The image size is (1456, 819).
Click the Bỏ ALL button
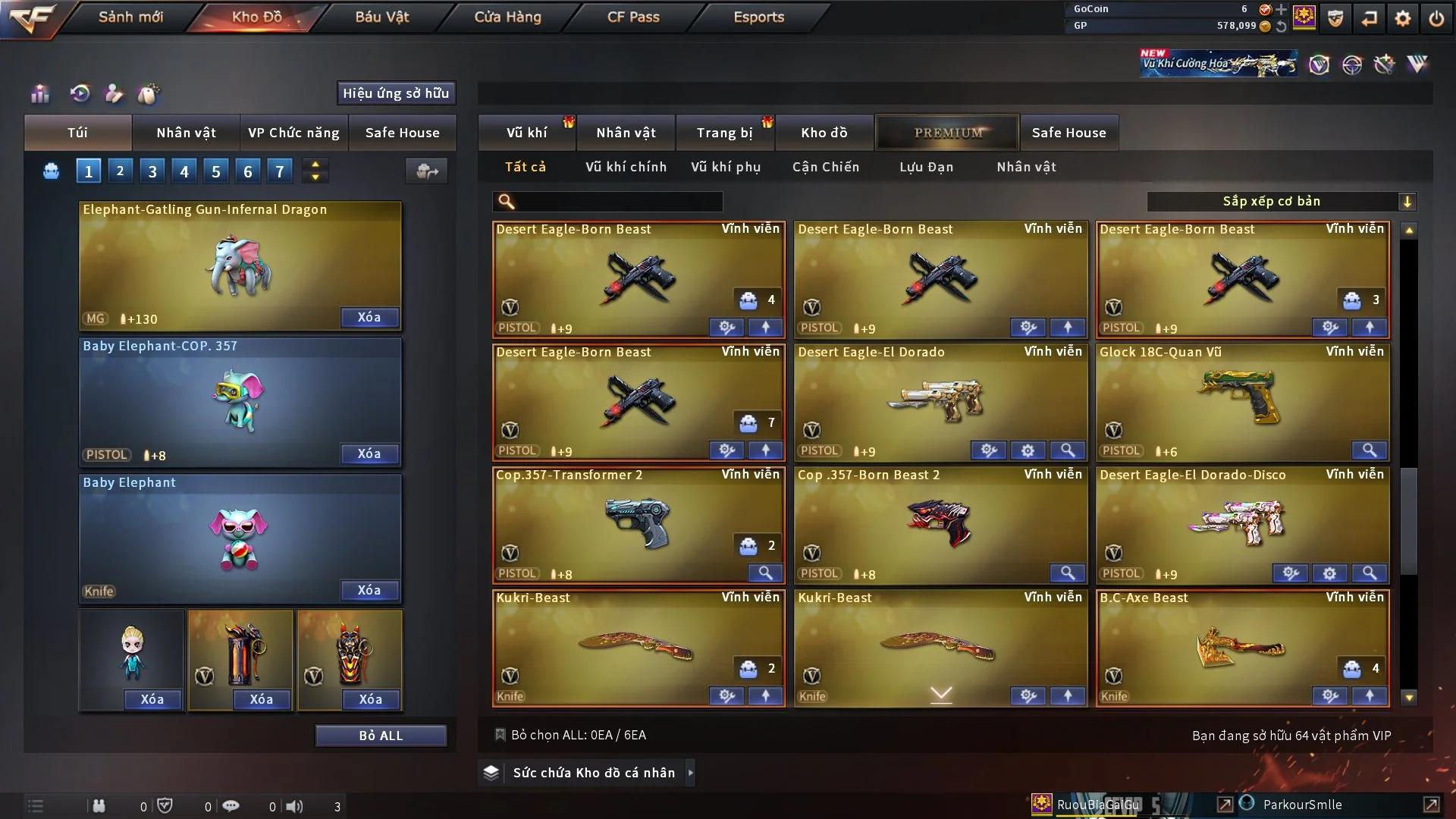(381, 736)
